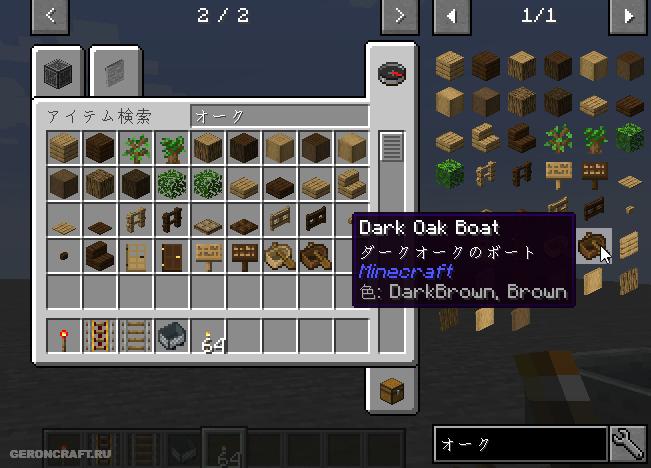Show the next item list page
The width and height of the screenshot is (651, 468).
(629, 15)
